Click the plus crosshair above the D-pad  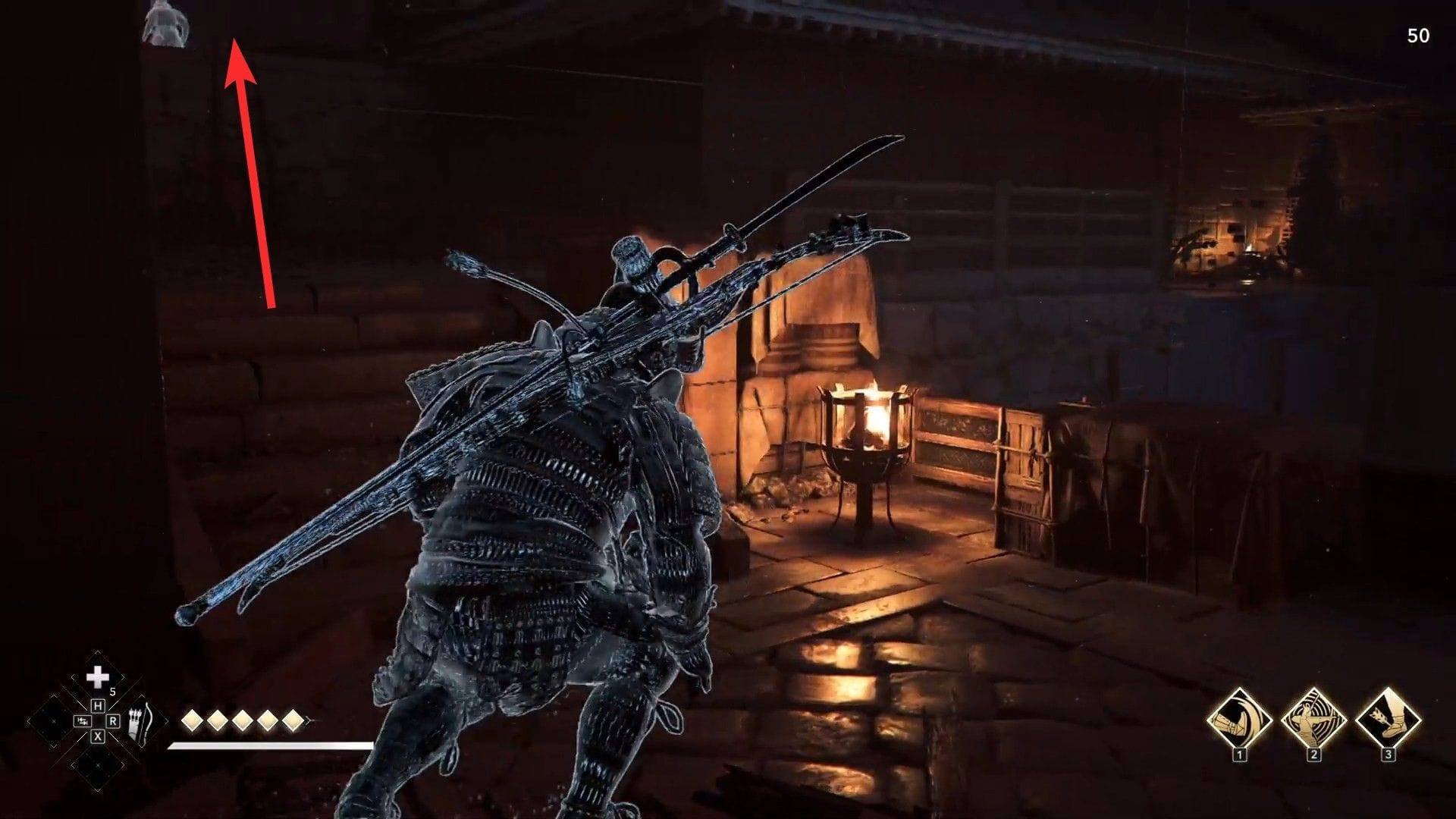point(97,677)
